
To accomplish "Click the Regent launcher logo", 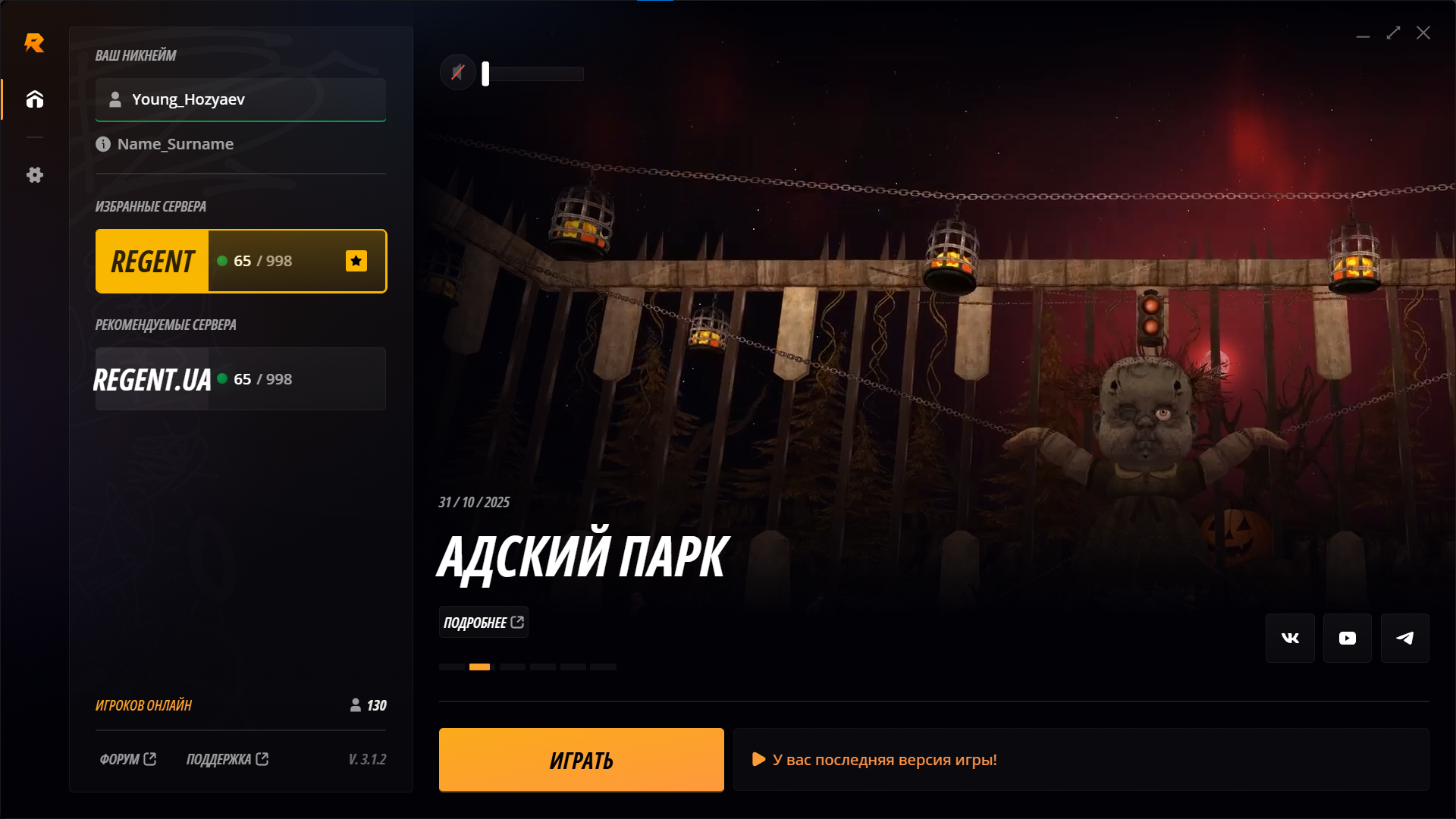I will click(x=35, y=43).
